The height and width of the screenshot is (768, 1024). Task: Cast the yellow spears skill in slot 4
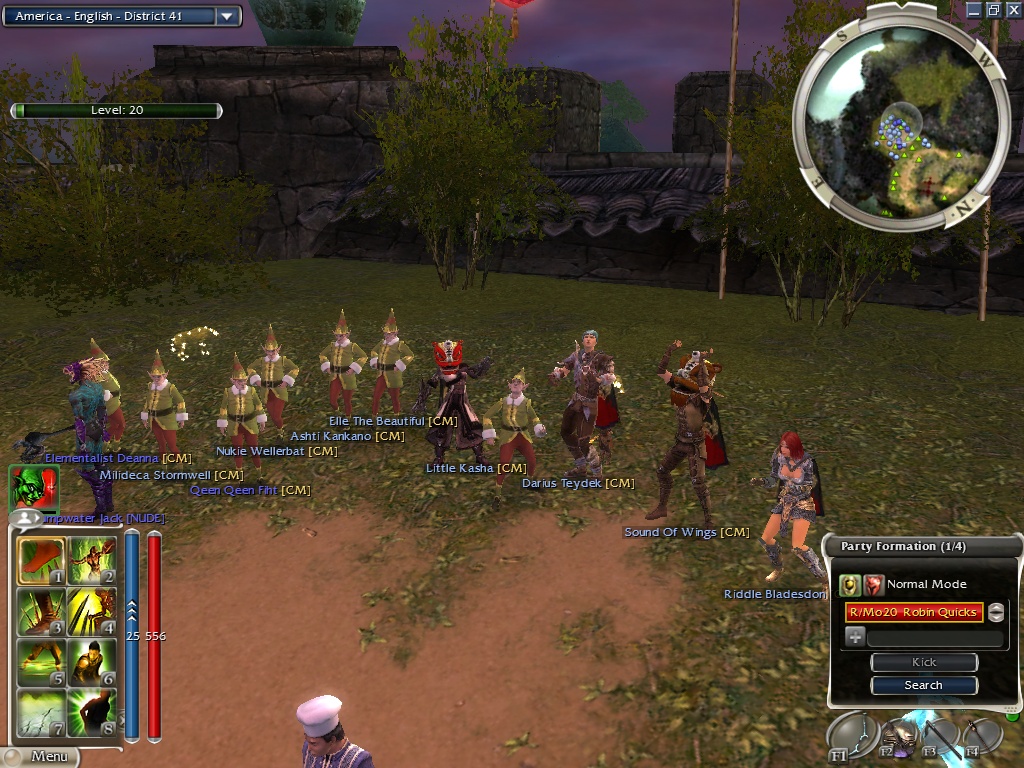pyautogui.click(x=92, y=611)
